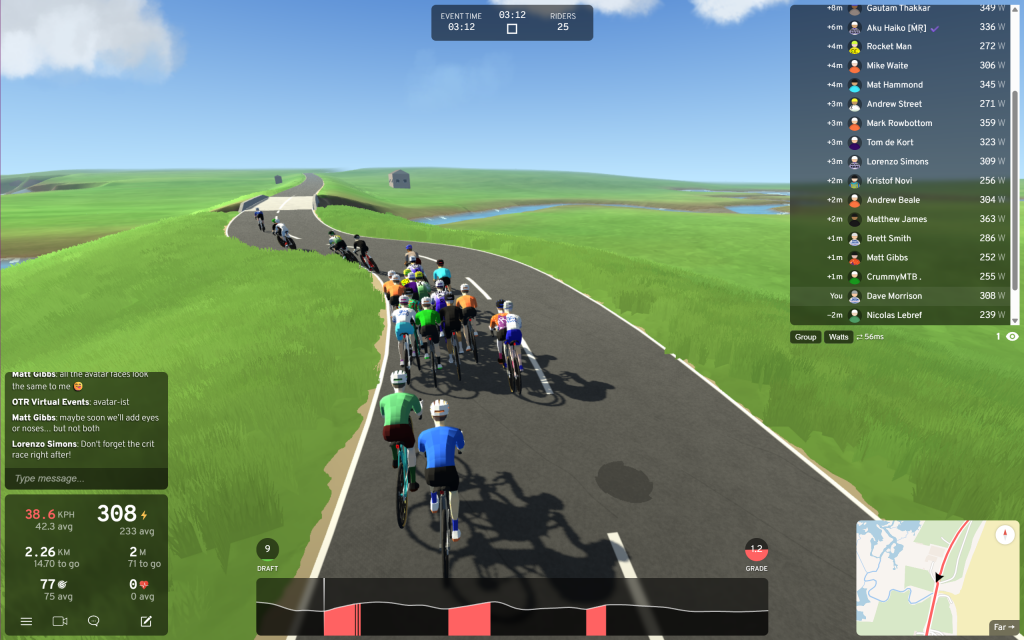
Task: Click the eye spectator icon
Action: pyautogui.click(x=1012, y=337)
